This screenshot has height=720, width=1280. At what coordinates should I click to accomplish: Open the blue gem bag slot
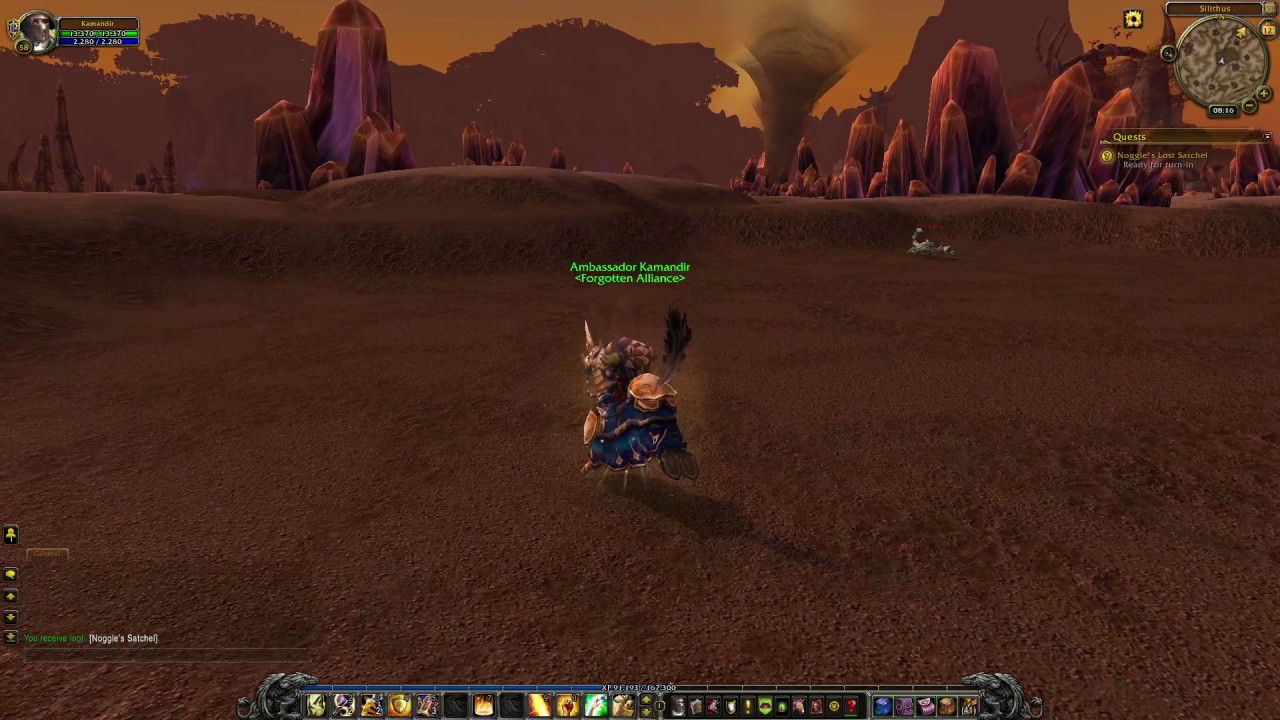pos(883,706)
